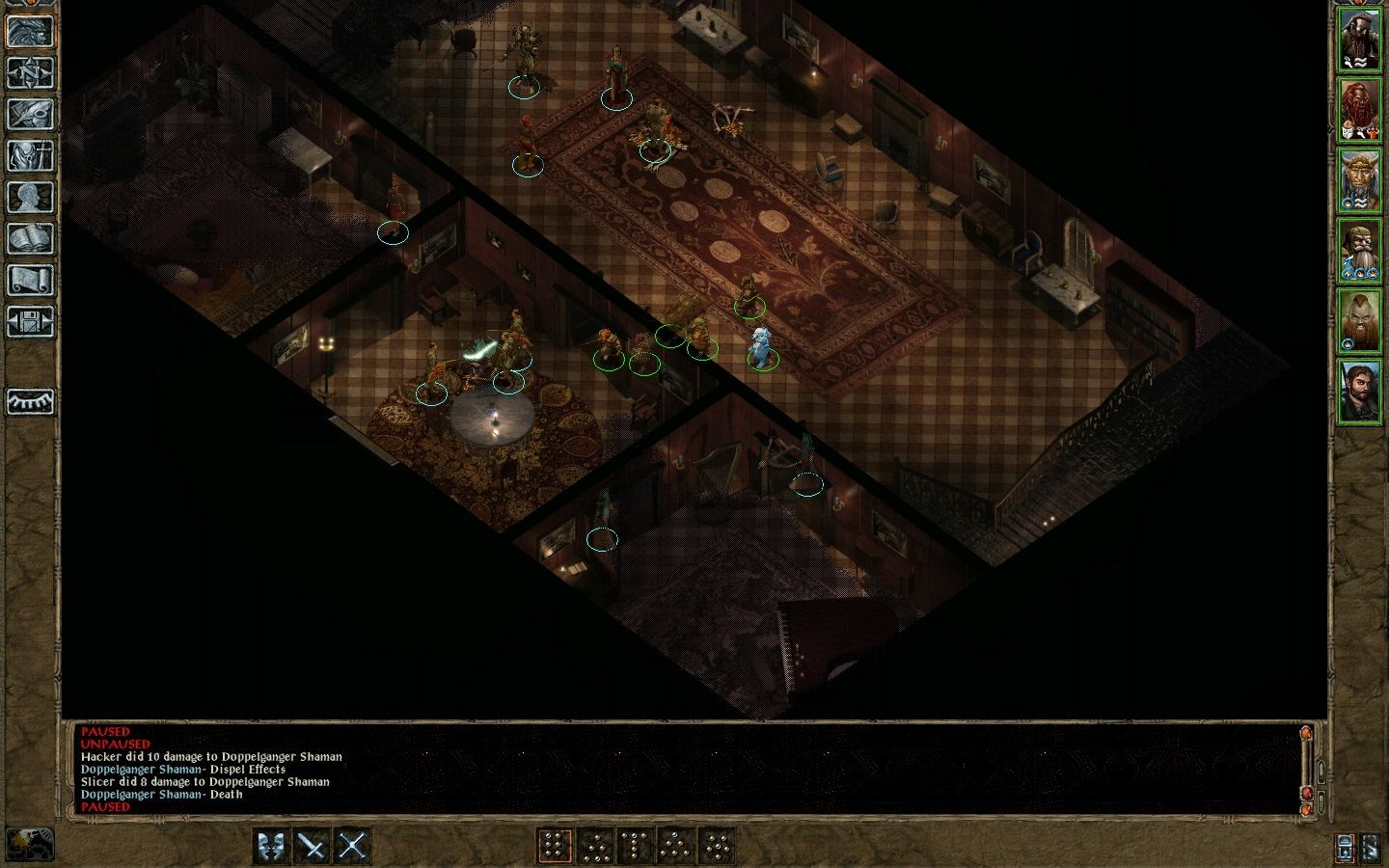Open the mage spellbook icon
The height and width of the screenshot is (868, 1389).
[30, 238]
